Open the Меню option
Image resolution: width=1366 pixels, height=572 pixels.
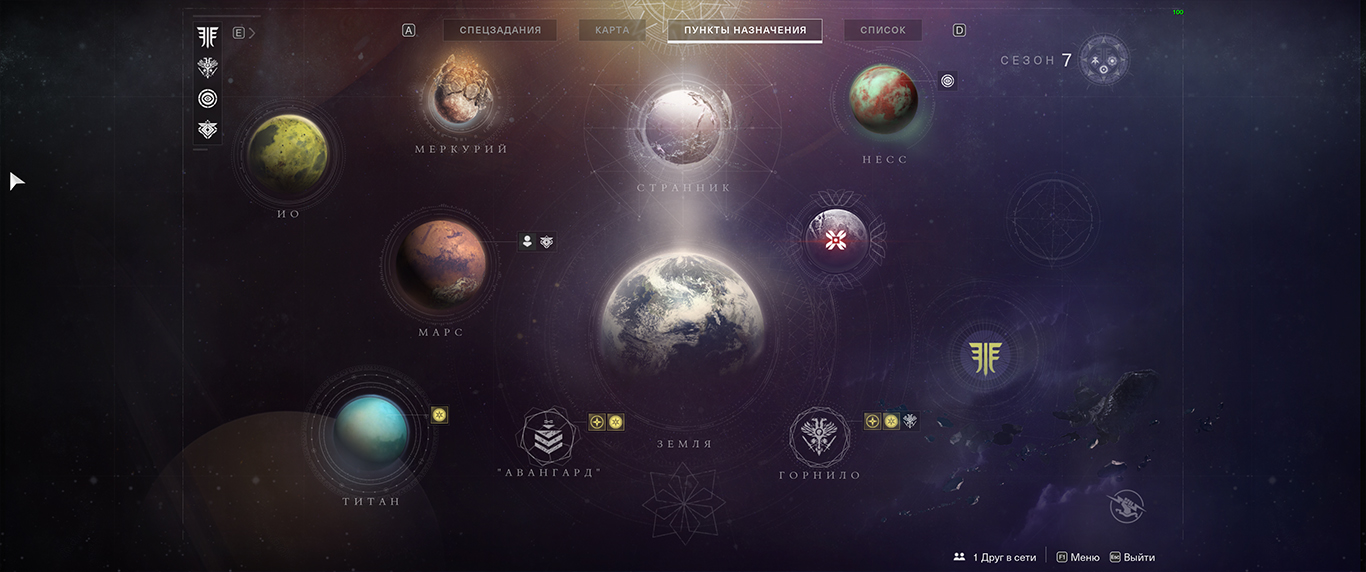[1078, 557]
